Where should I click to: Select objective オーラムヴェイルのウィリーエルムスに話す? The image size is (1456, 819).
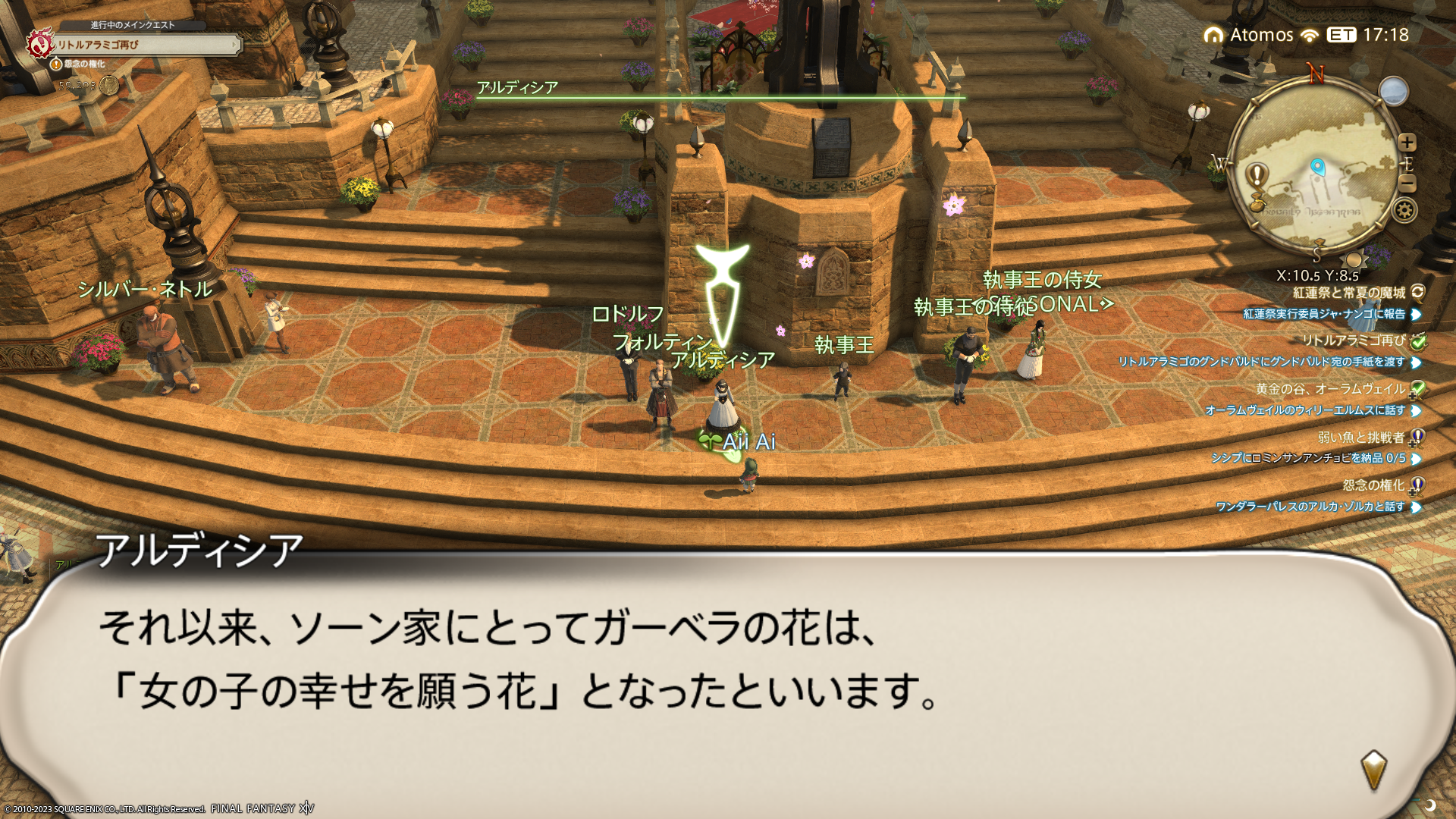tap(1304, 410)
